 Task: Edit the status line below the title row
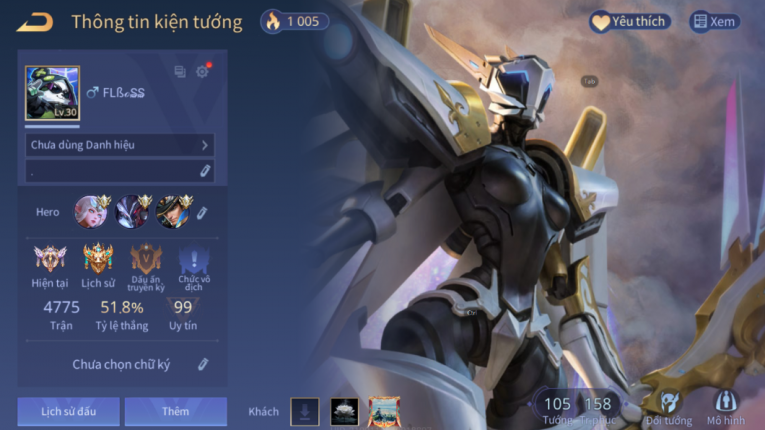click(205, 171)
